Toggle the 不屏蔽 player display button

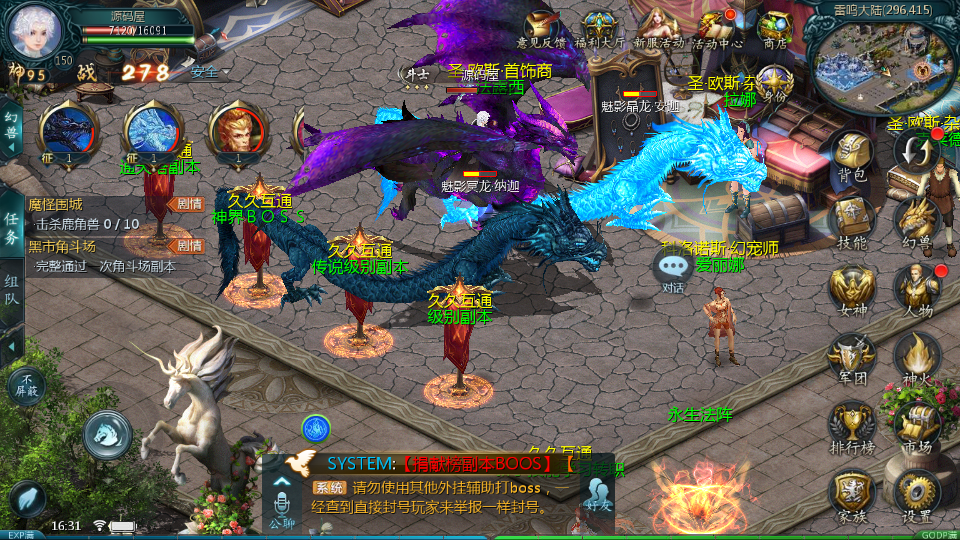tap(26, 385)
